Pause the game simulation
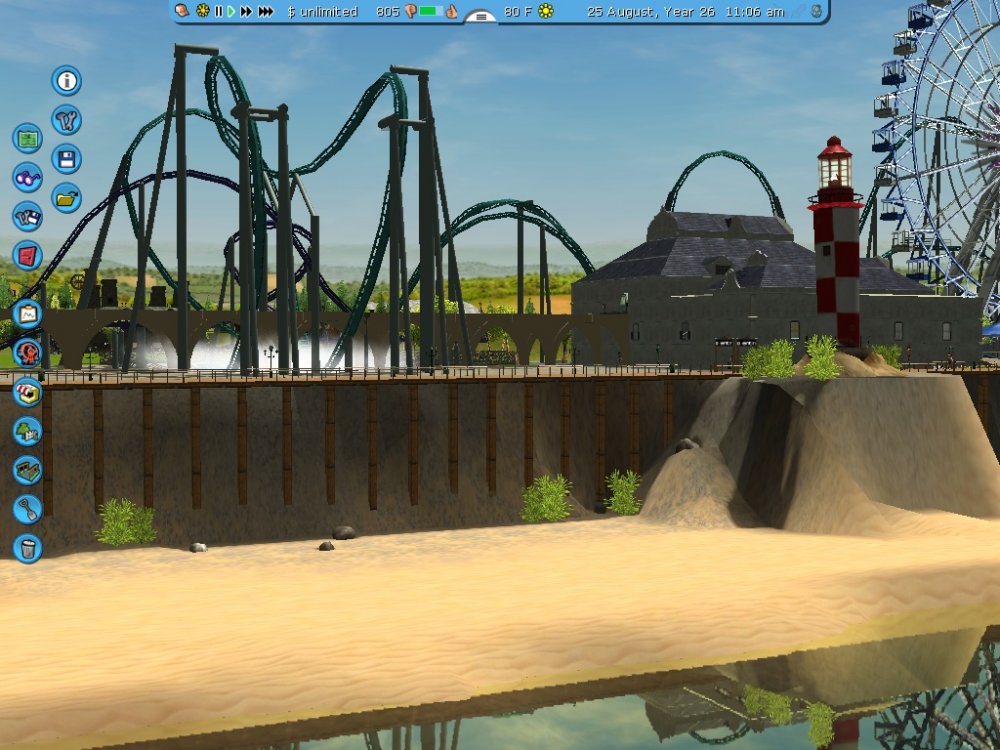This screenshot has height=750, width=1000. (x=219, y=11)
